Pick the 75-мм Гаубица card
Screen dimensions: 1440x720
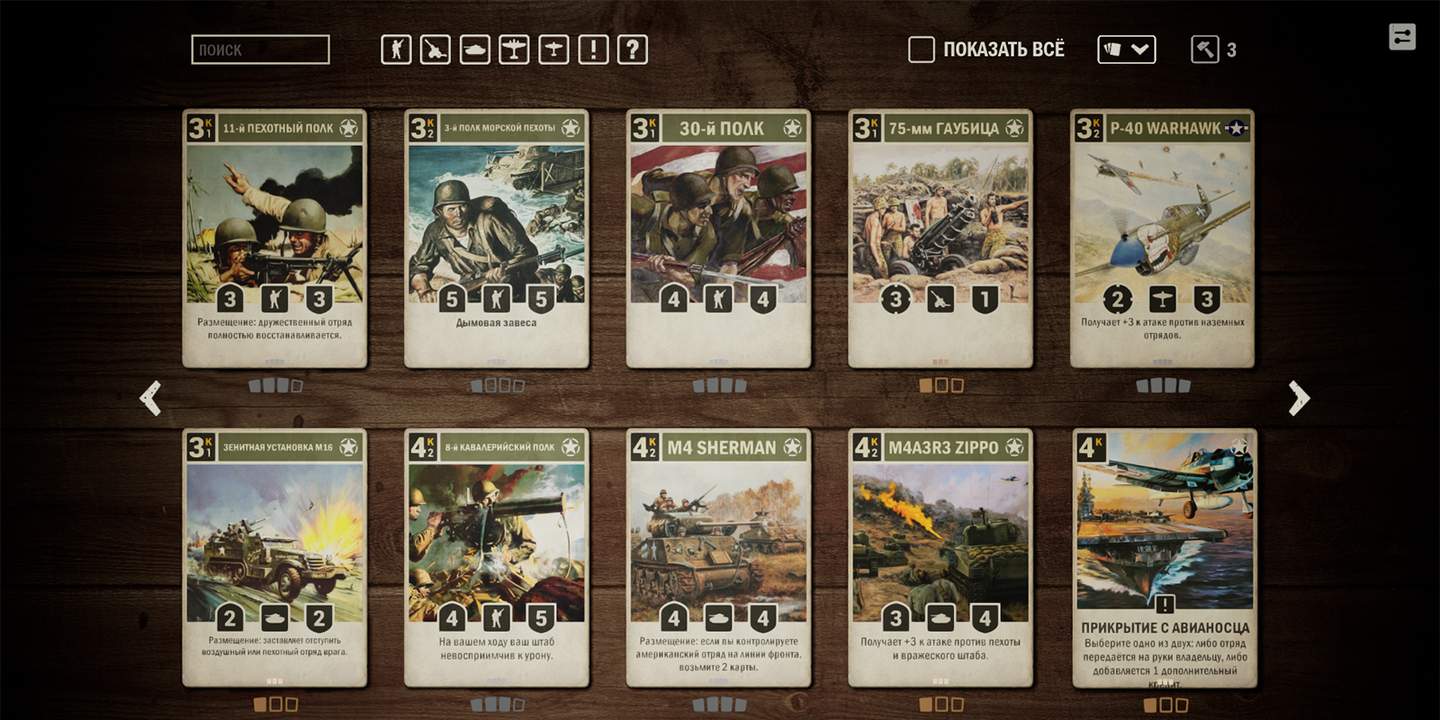point(940,238)
